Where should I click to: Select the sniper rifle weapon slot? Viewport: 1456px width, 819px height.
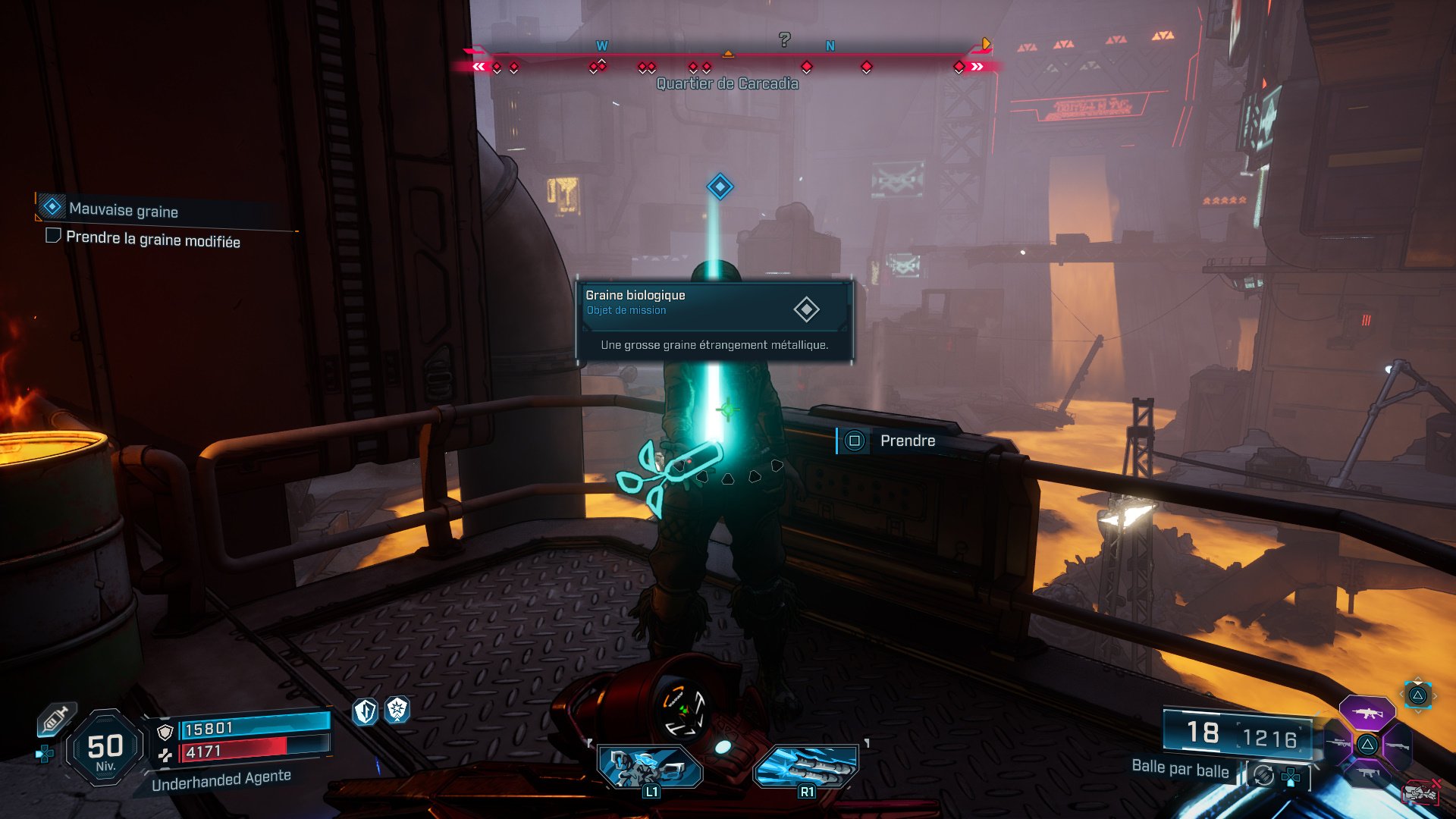(x=1340, y=744)
